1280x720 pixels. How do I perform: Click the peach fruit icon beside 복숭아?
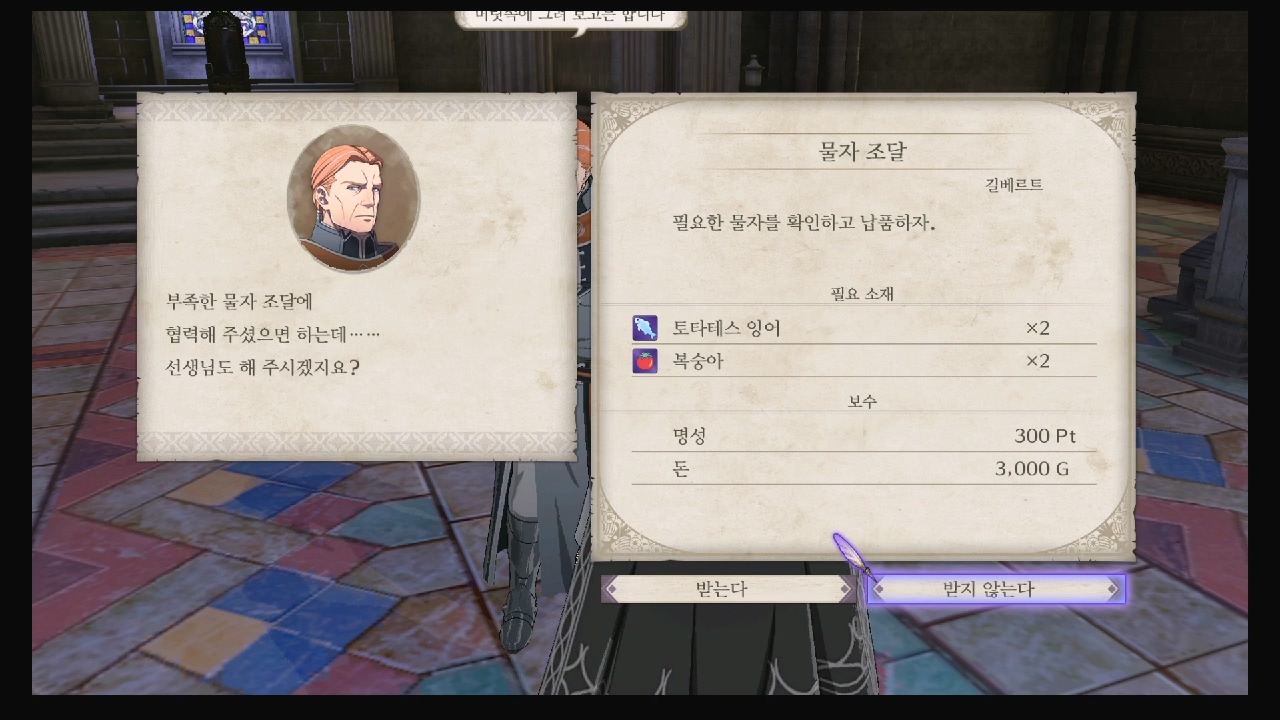point(646,361)
